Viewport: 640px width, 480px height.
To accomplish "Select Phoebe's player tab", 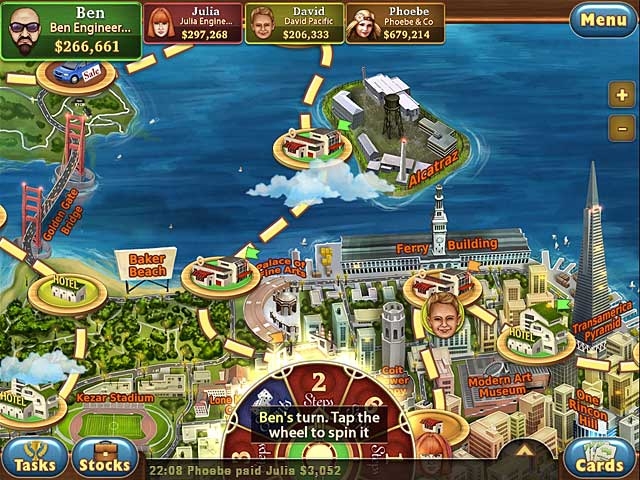I will (395, 22).
